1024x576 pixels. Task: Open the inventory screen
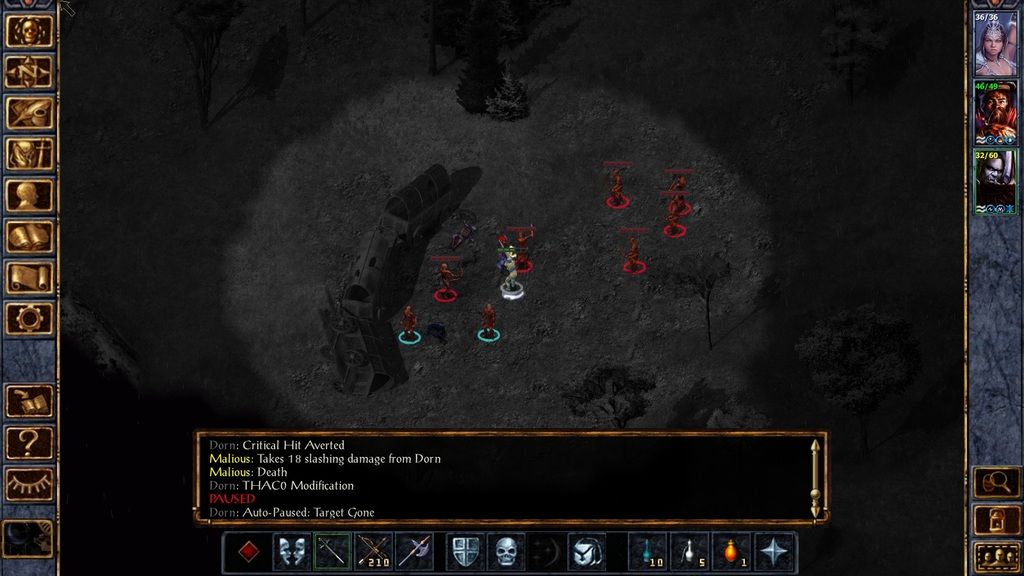tap(29, 154)
